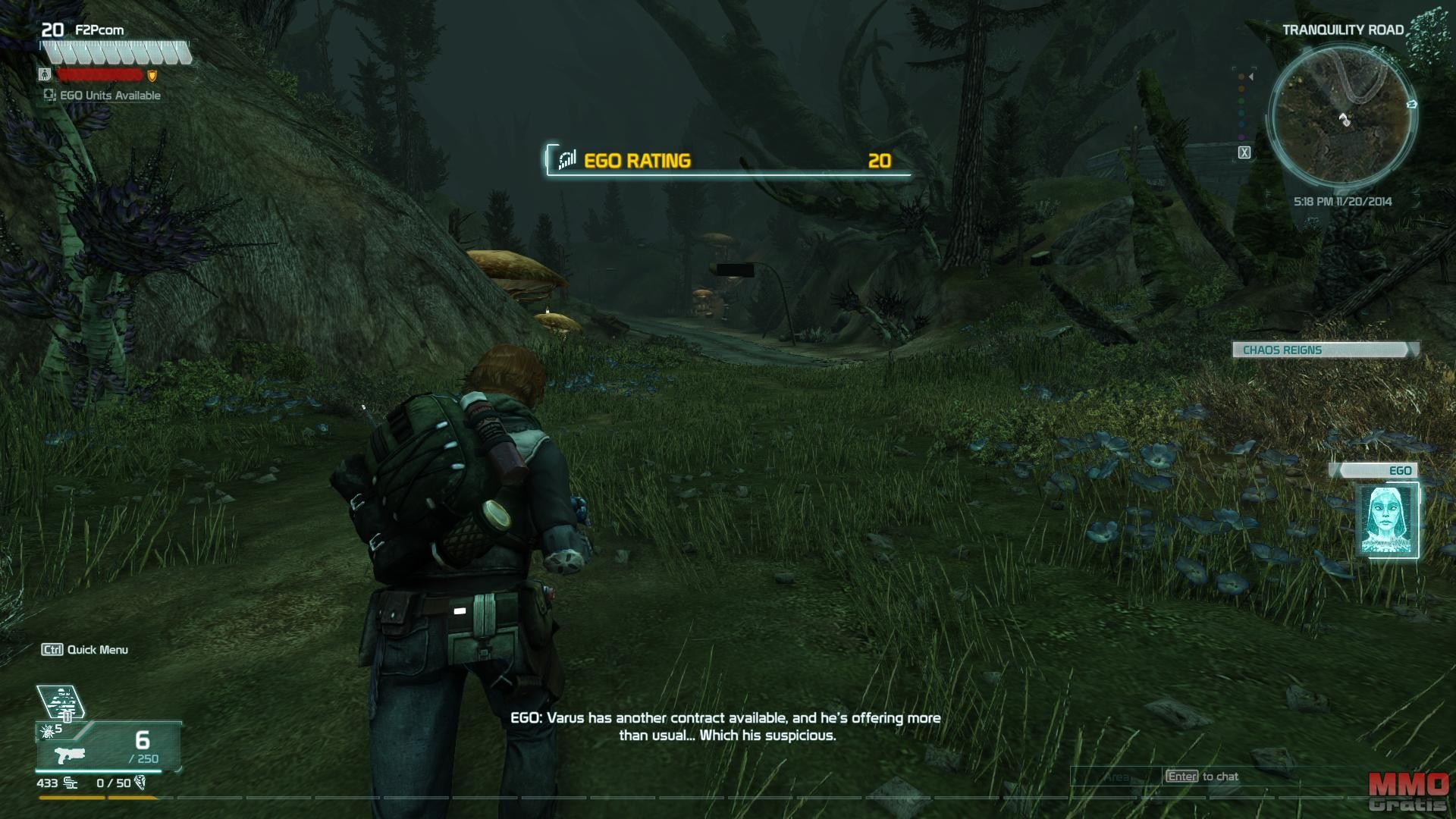
Task: Click the north compass marker on minimap
Action: [1411, 104]
